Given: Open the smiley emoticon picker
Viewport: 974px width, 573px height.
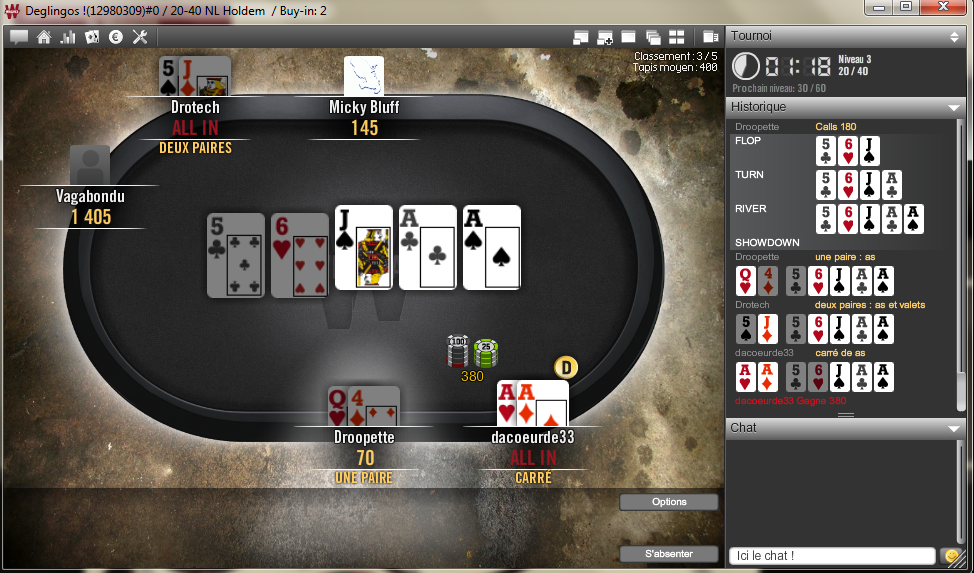Looking at the screenshot, I should 951,555.
